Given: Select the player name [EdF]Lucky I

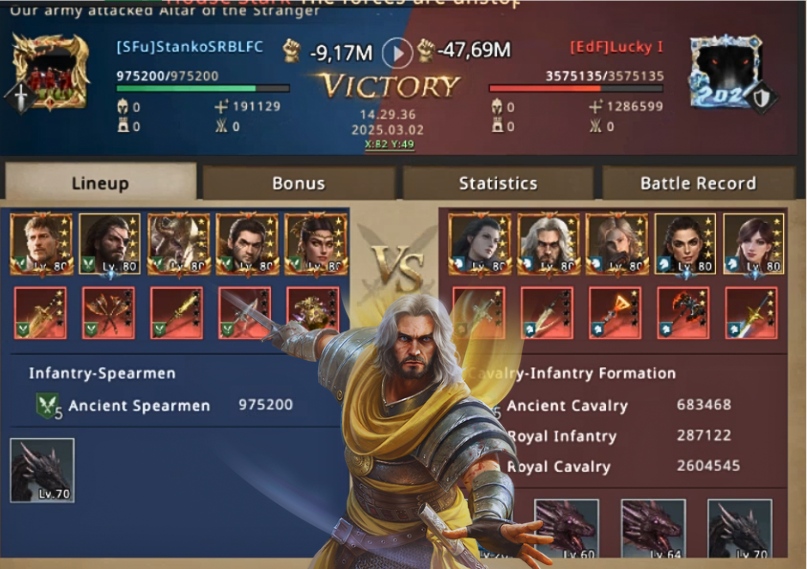Looking at the screenshot, I should 617,47.
